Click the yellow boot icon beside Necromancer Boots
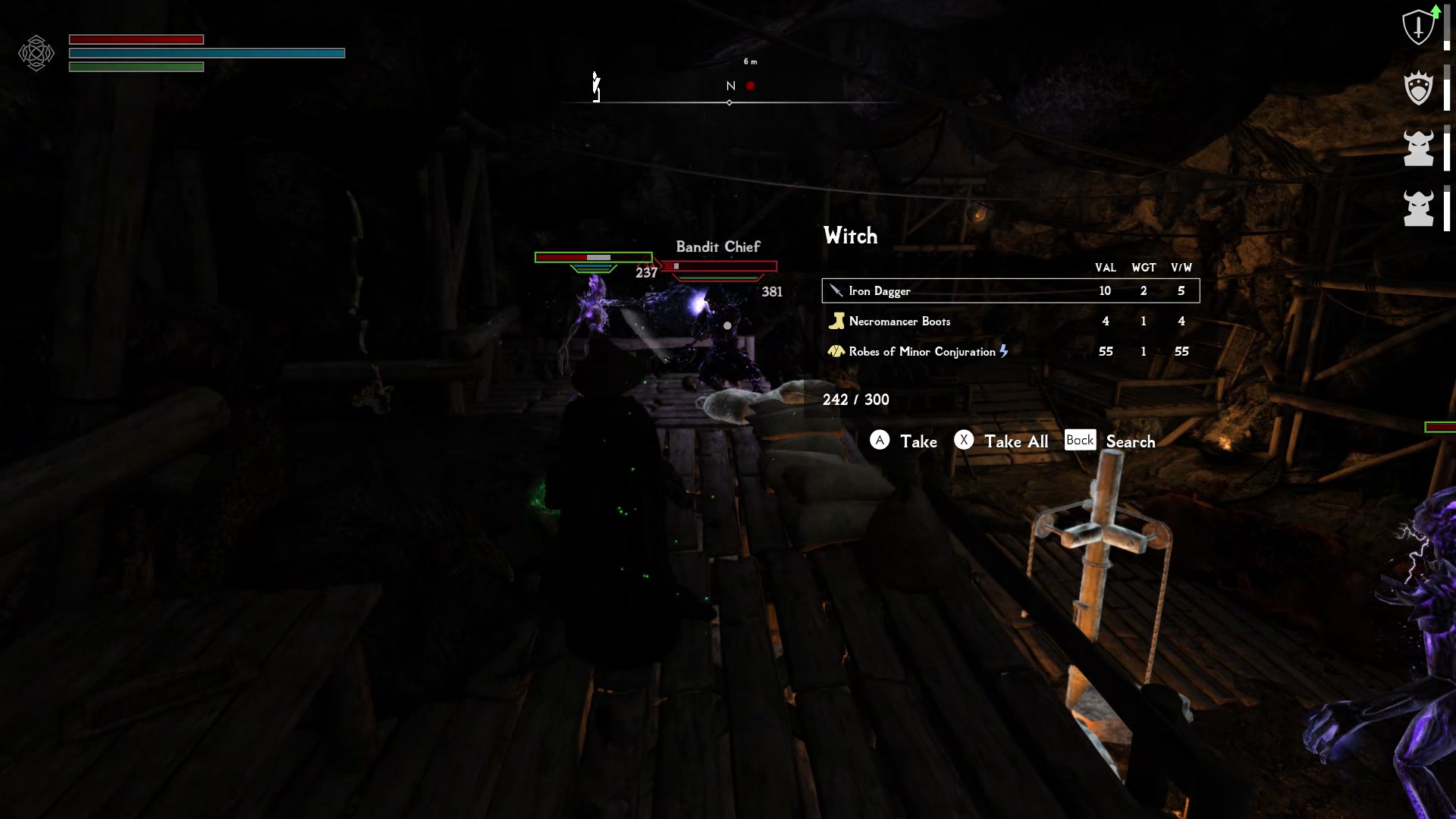This screenshot has width=1456, height=819. pyautogui.click(x=836, y=321)
